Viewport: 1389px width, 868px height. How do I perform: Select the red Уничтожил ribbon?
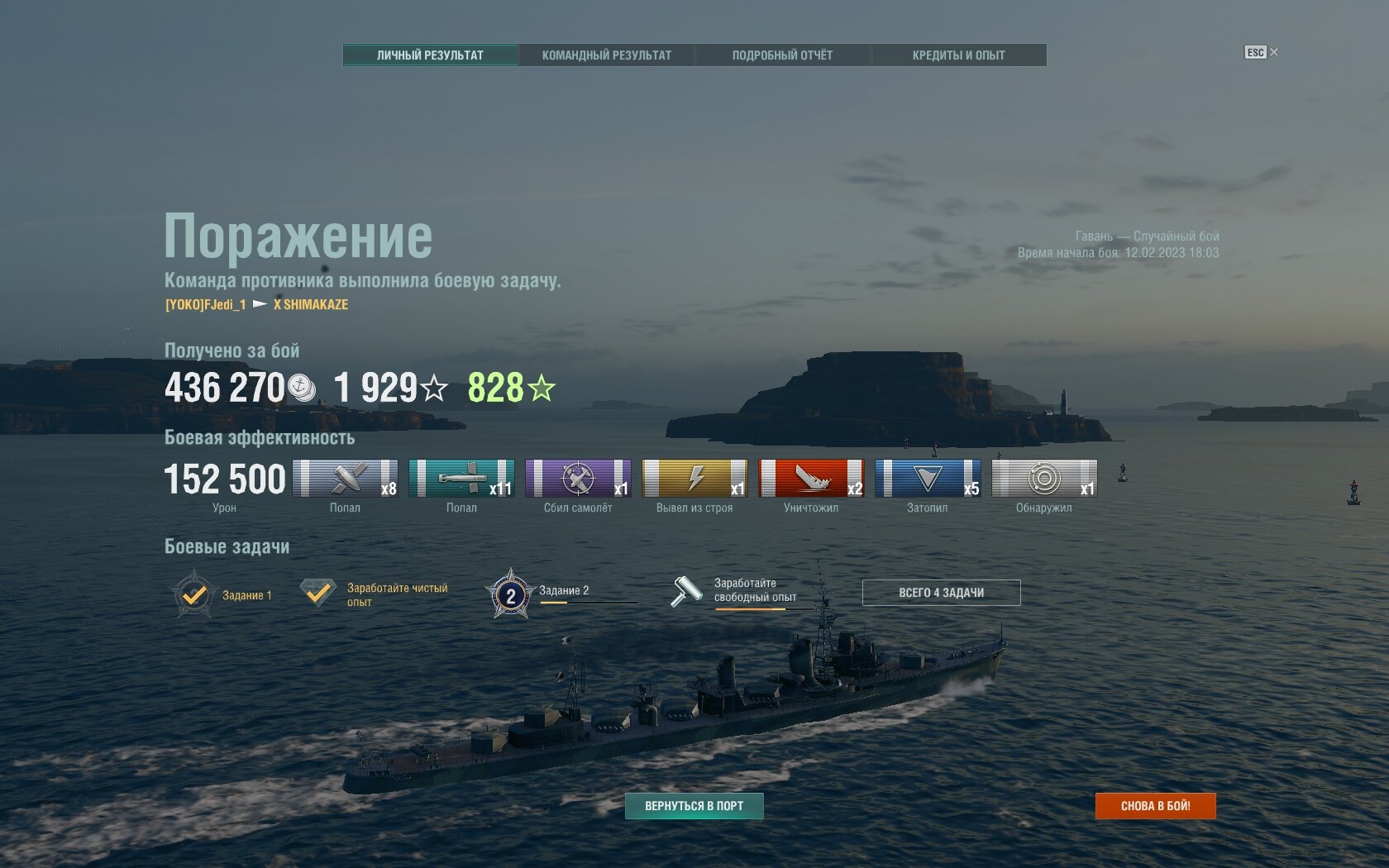click(x=811, y=479)
